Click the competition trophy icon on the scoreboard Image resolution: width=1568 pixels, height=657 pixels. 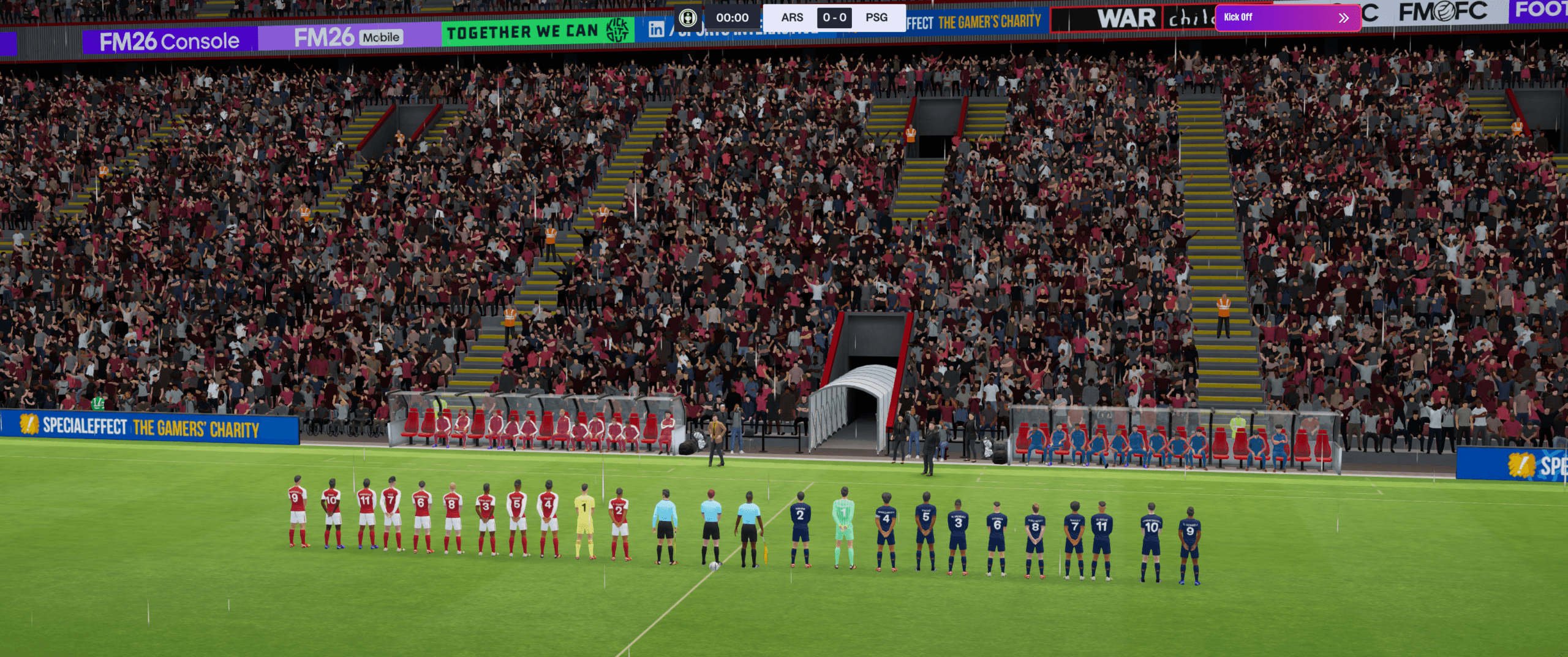(688, 16)
